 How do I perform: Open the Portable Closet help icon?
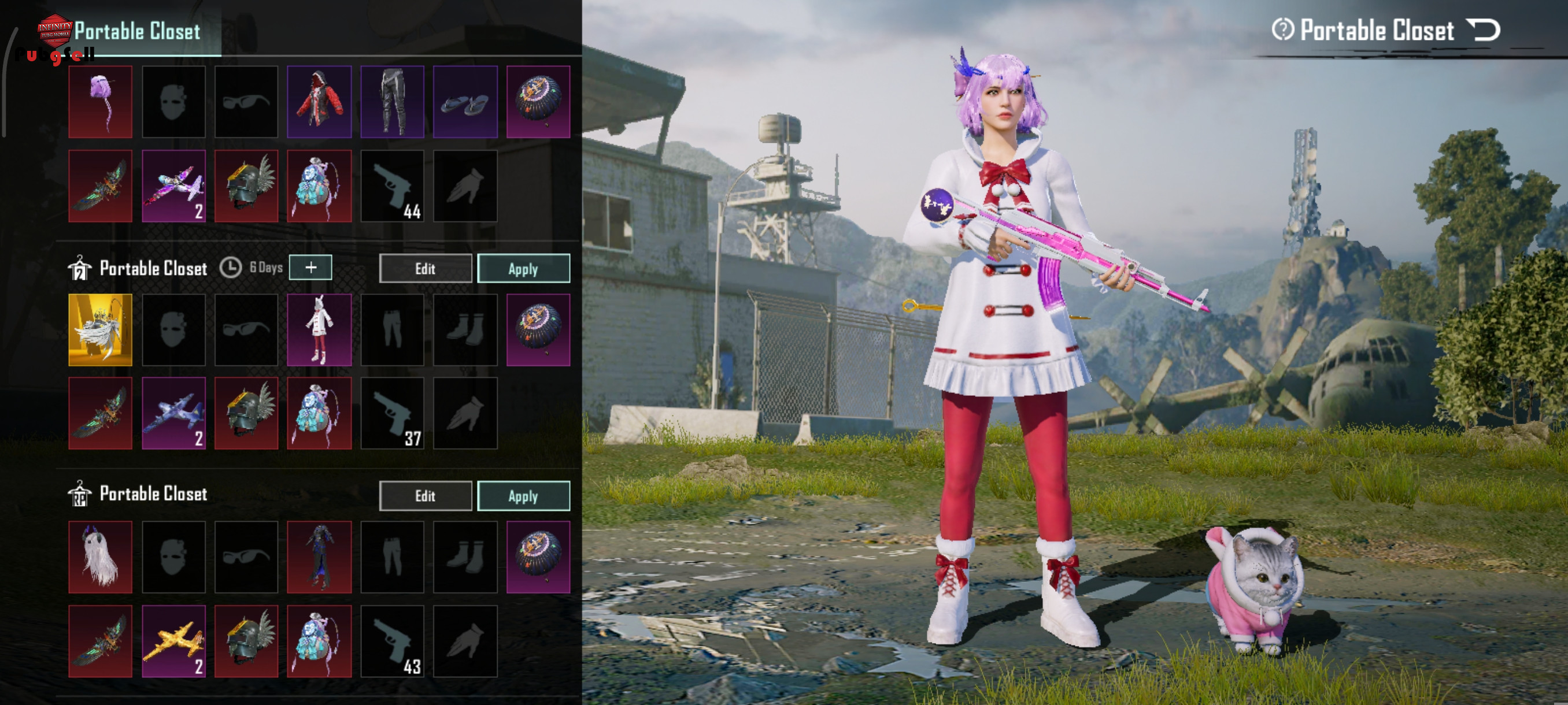click(x=1282, y=30)
